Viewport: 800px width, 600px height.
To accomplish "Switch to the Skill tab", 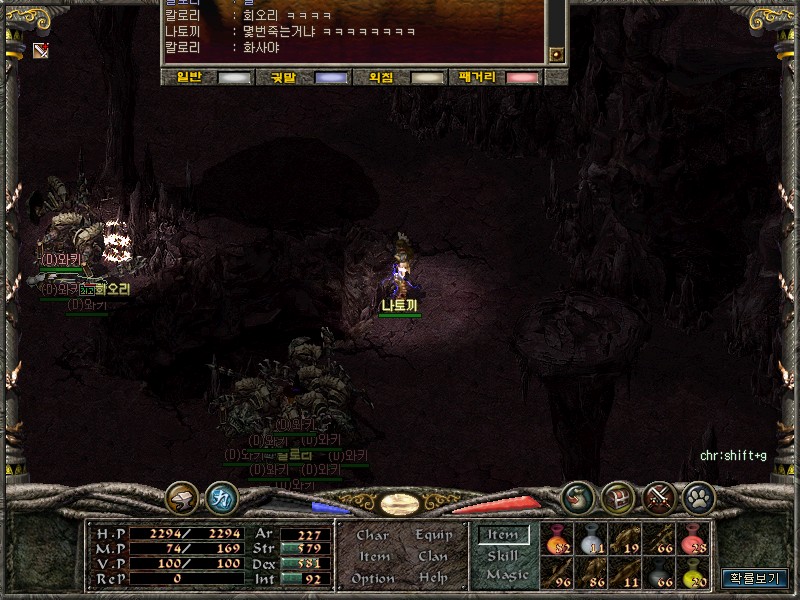I will (503, 555).
